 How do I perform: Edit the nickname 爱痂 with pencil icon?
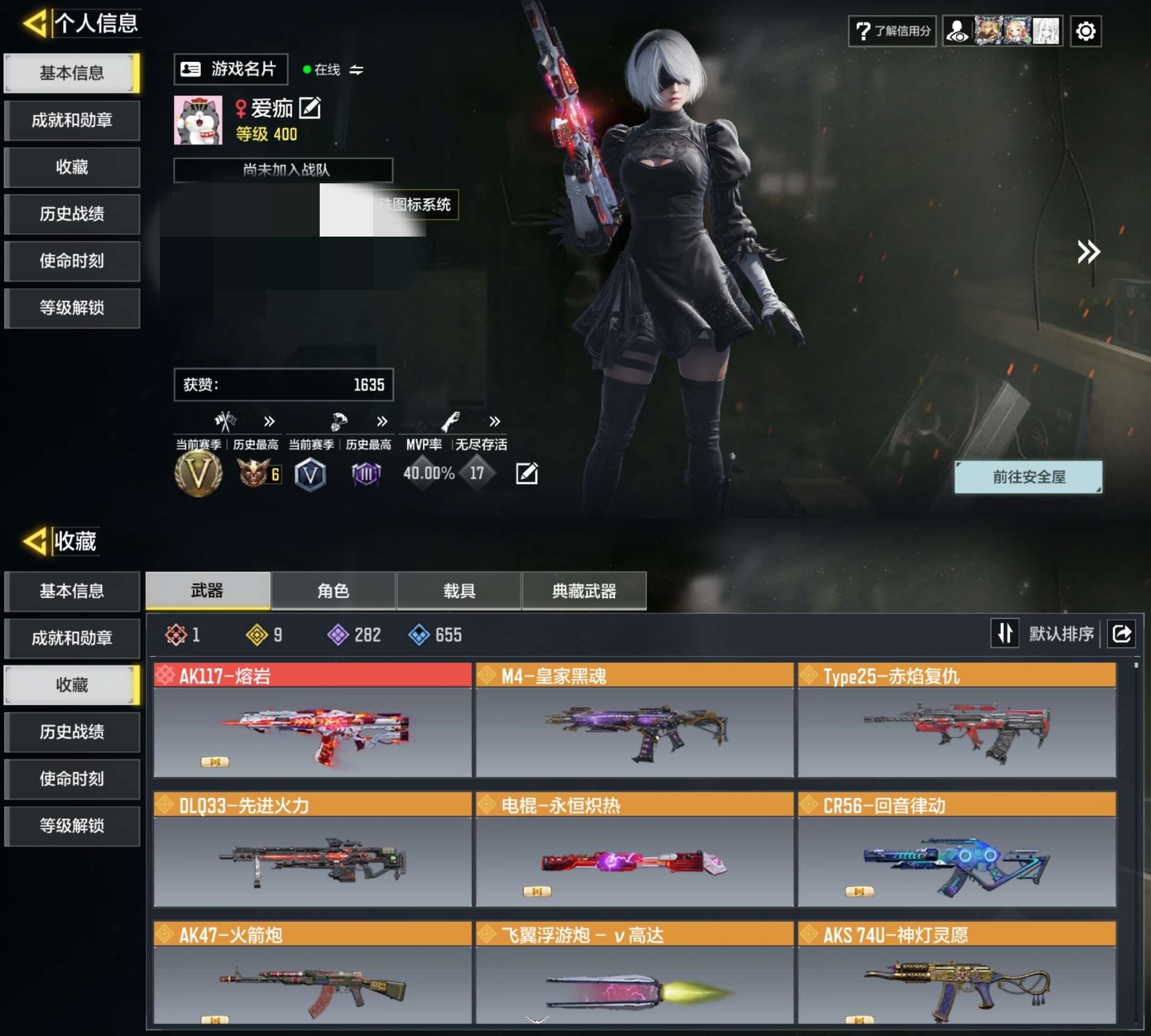(310, 108)
